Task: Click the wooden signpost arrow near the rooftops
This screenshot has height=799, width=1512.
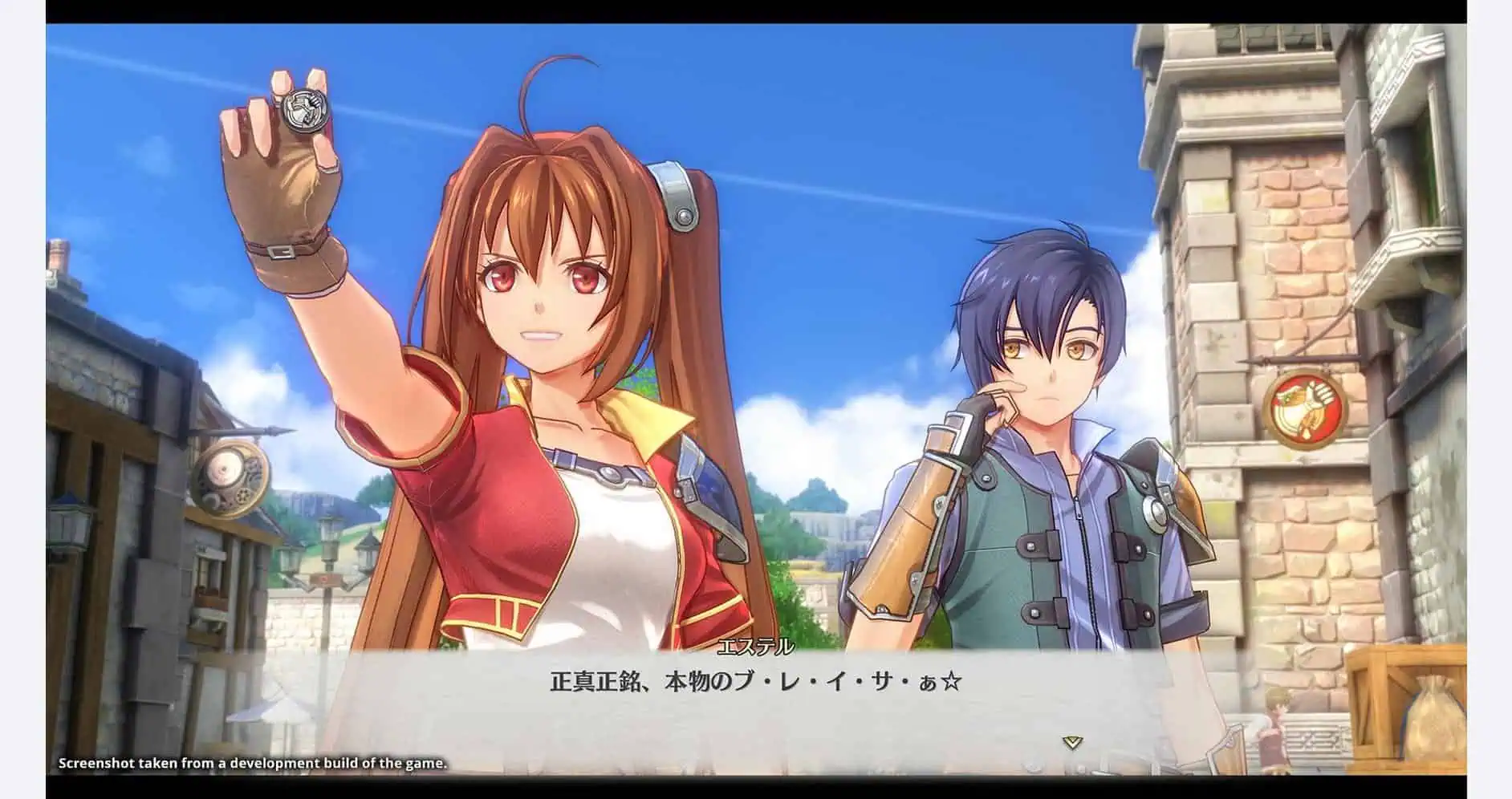Action: coord(323,579)
